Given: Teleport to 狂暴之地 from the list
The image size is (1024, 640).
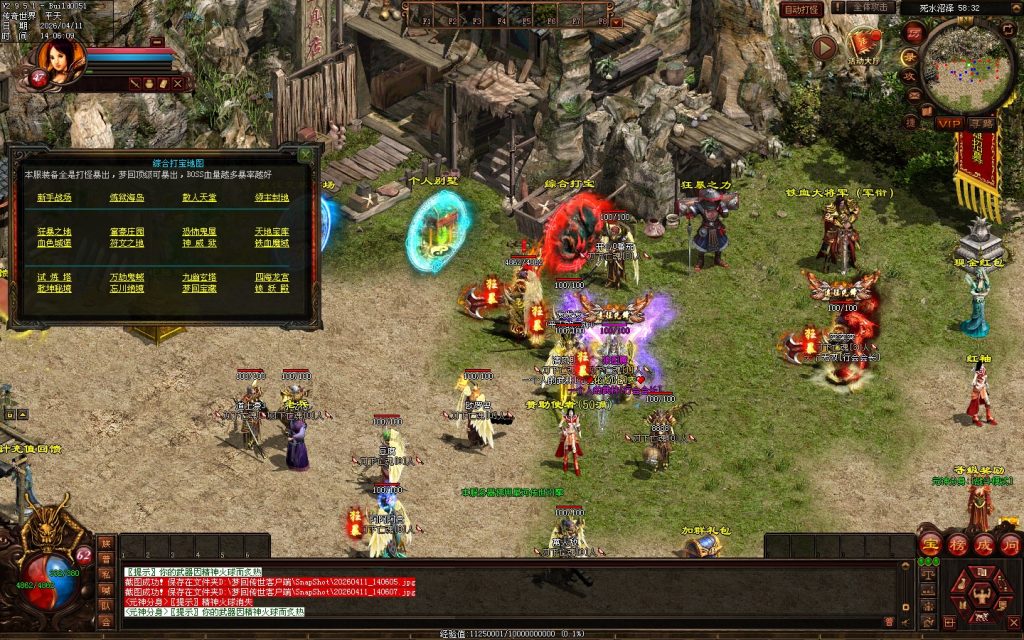Looking at the screenshot, I should click(x=54, y=231).
